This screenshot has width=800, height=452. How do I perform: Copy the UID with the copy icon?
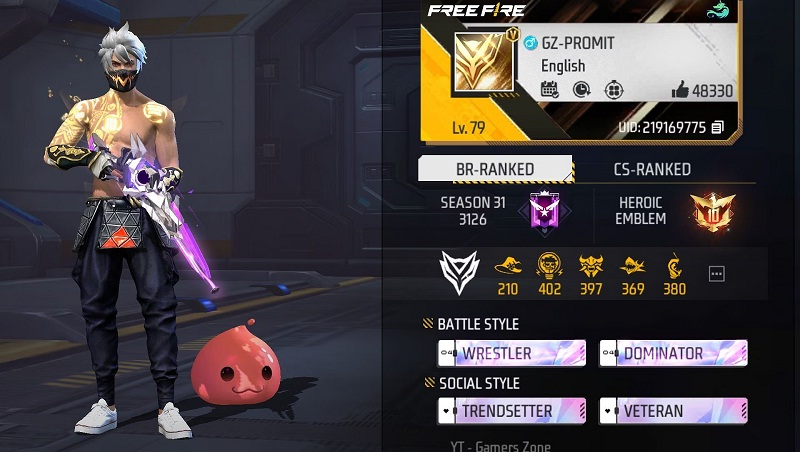click(x=717, y=127)
